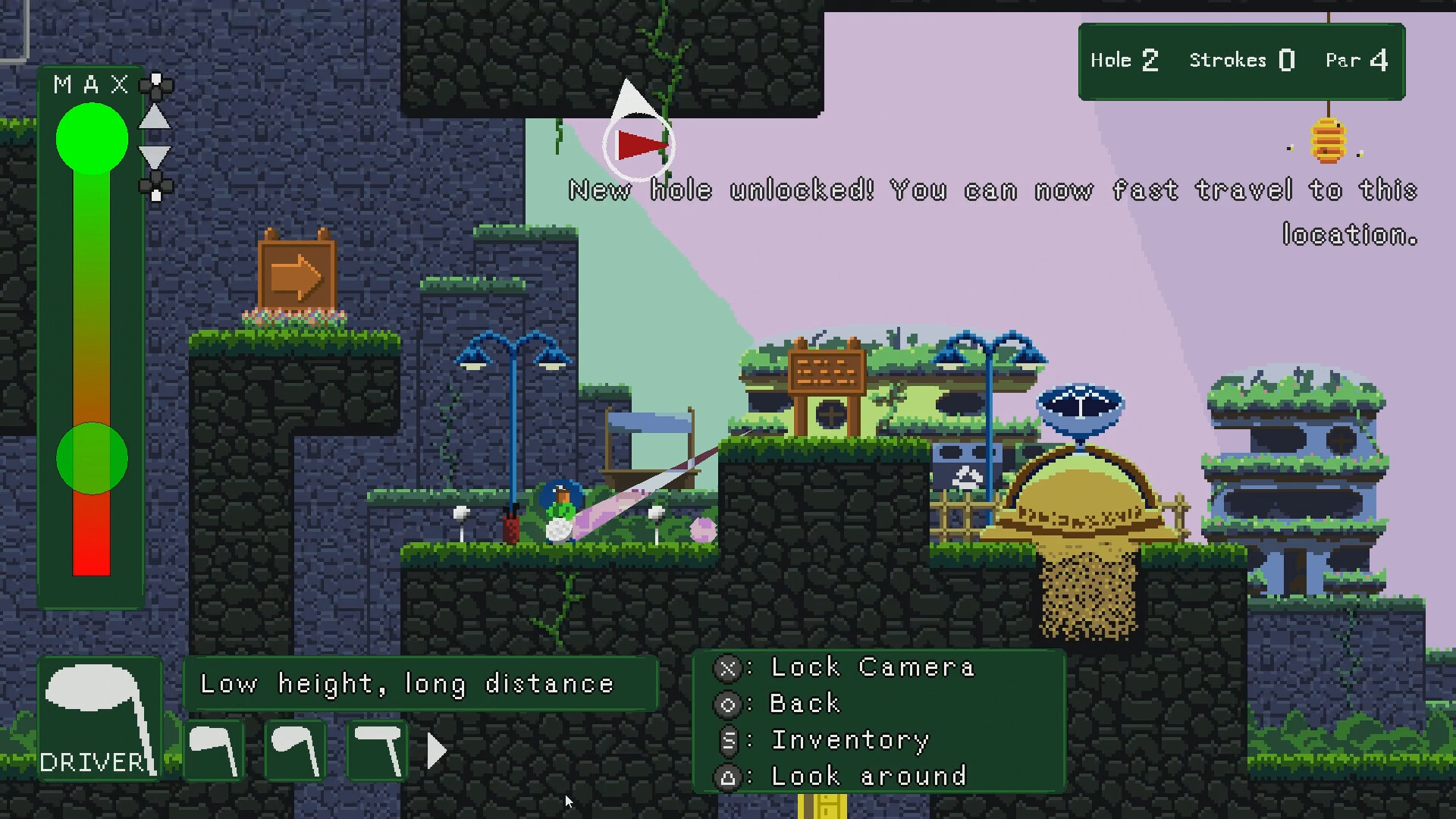This screenshot has width=1456, height=819.
Task: Select the putter club icon
Action: click(x=377, y=751)
